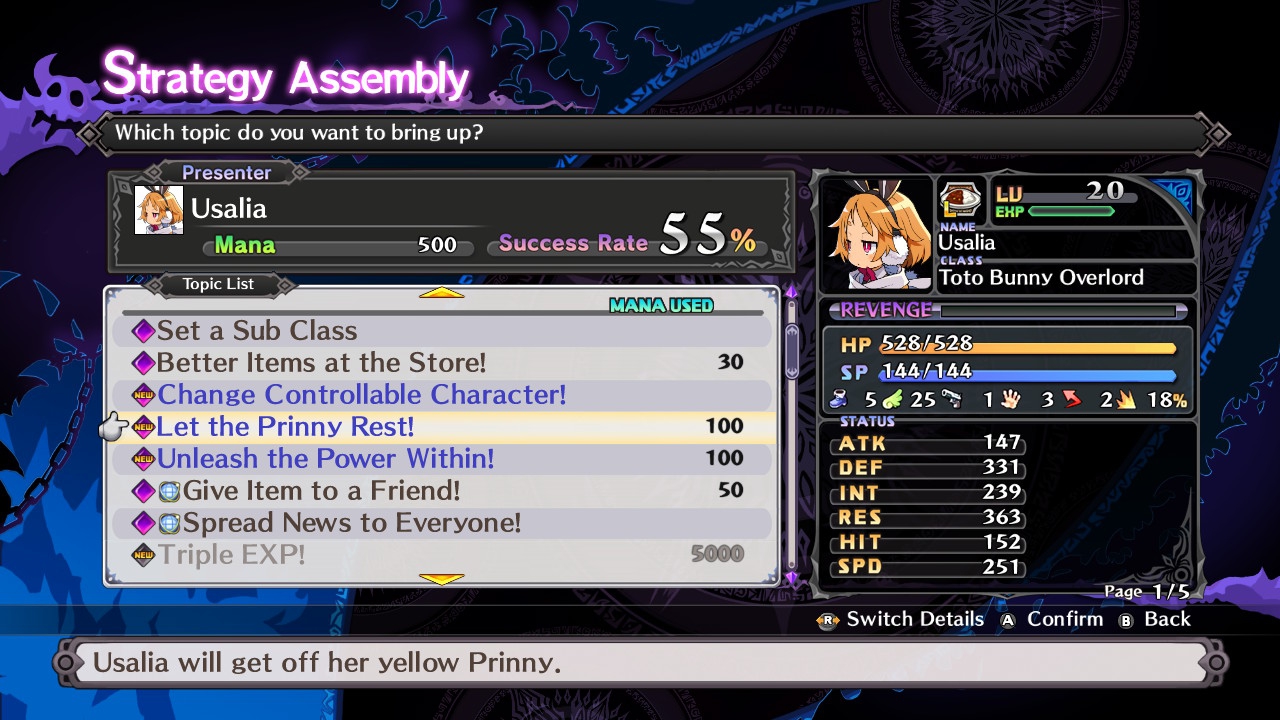
Task: Select Give Item to a Friend!
Action: [x=321, y=491]
